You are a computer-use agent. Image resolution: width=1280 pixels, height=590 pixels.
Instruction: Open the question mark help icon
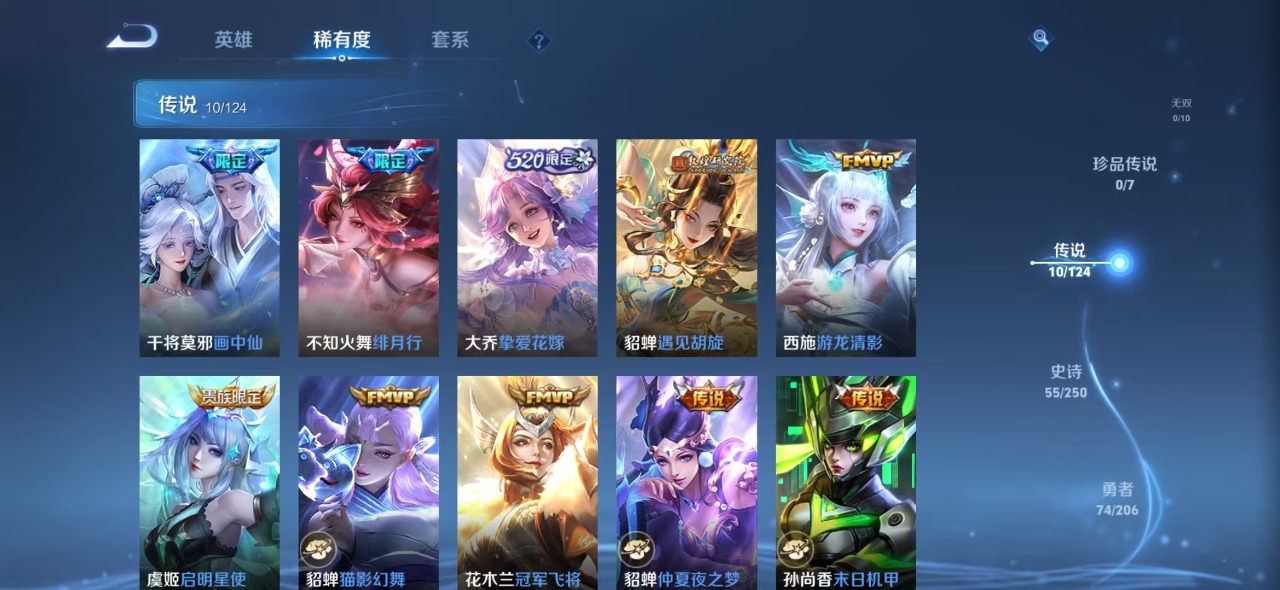(x=539, y=41)
